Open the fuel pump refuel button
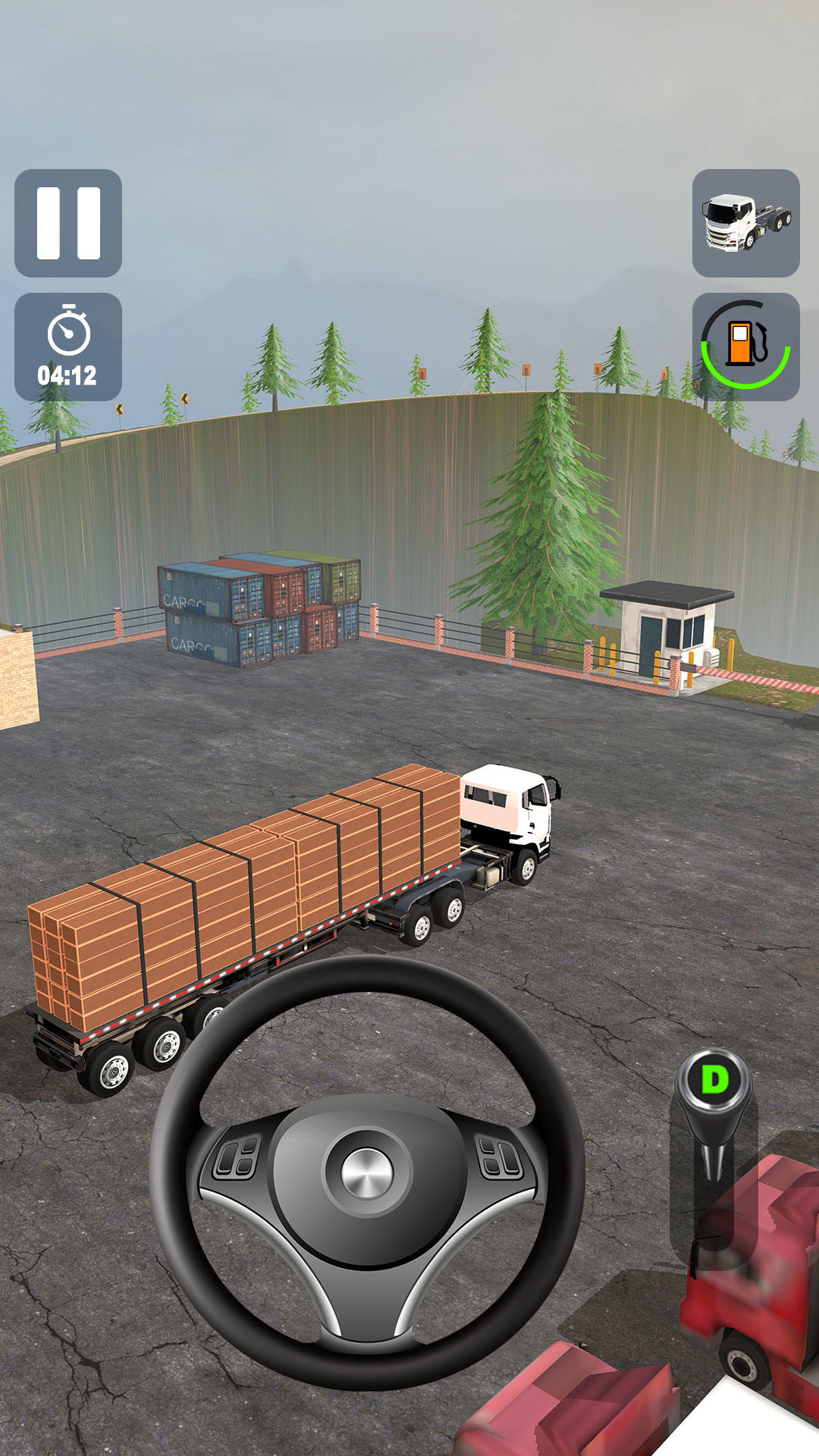The height and width of the screenshot is (1456, 819). point(745,347)
